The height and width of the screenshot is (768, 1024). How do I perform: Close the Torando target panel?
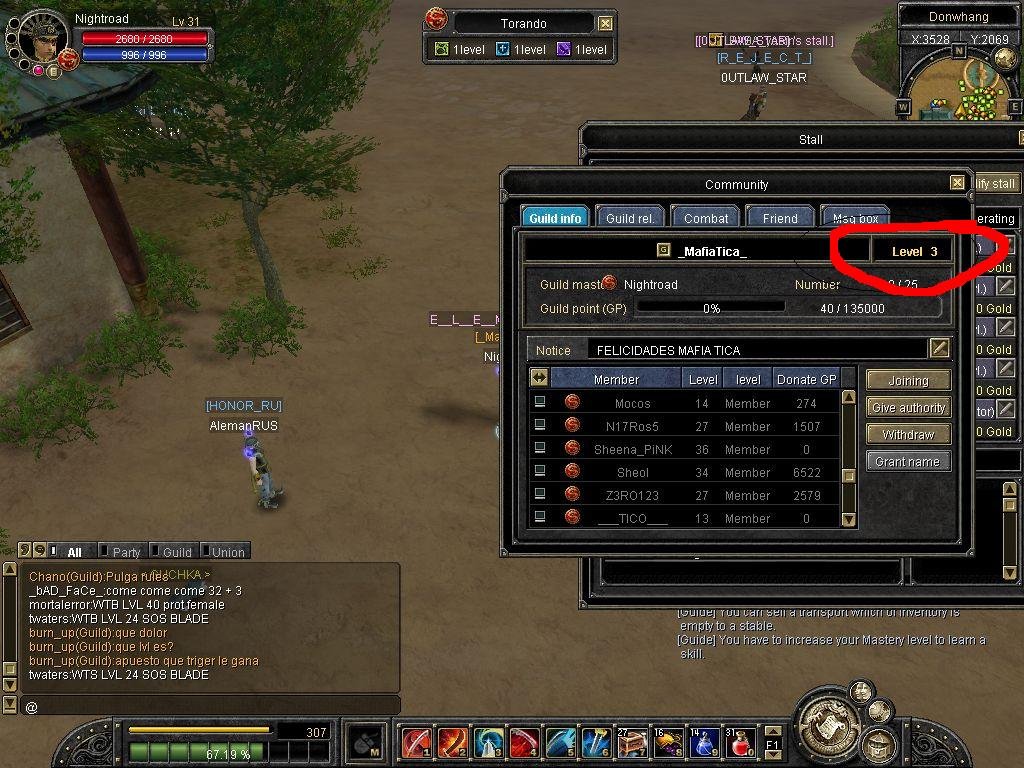(605, 23)
